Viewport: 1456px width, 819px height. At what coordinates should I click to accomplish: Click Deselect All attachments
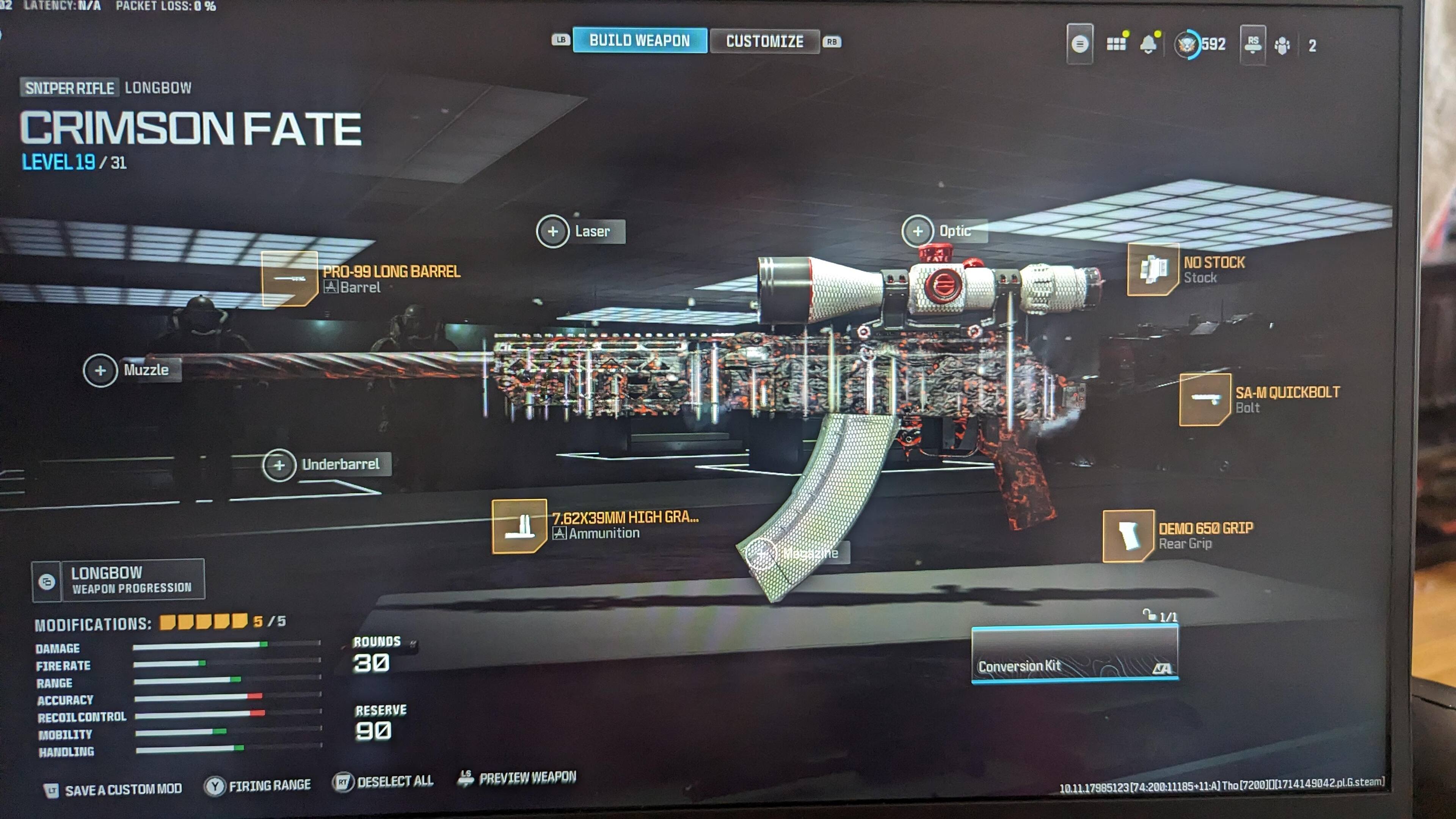384,782
